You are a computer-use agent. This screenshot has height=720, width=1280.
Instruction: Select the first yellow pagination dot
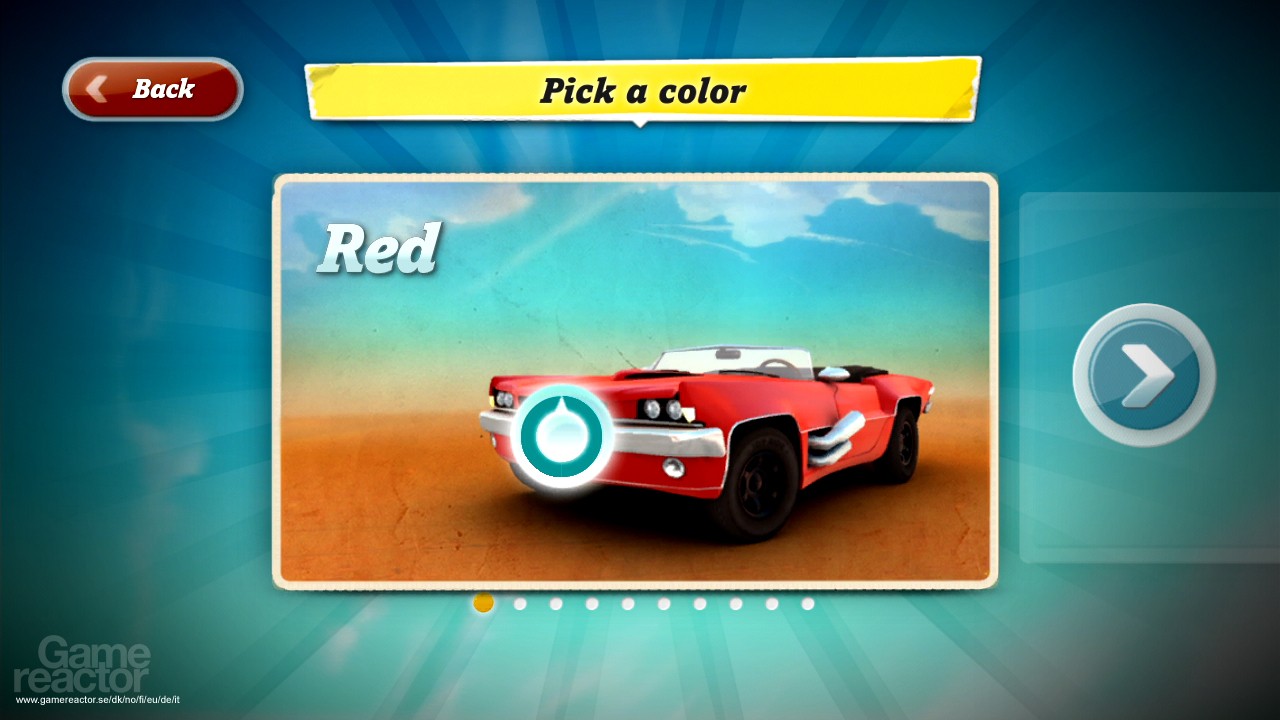(x=483, y=603)
